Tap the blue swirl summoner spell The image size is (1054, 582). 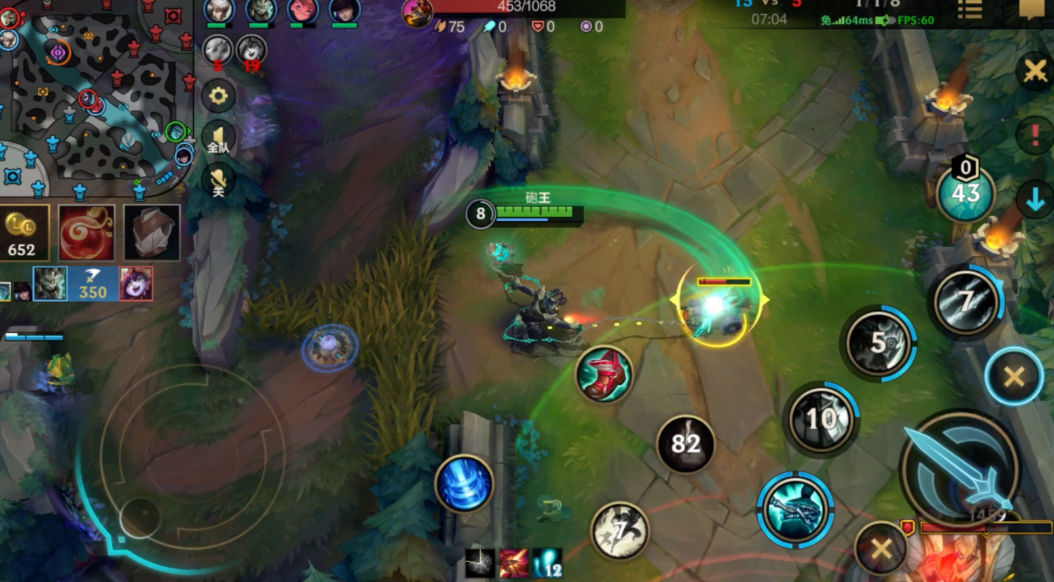click(464, 483)
